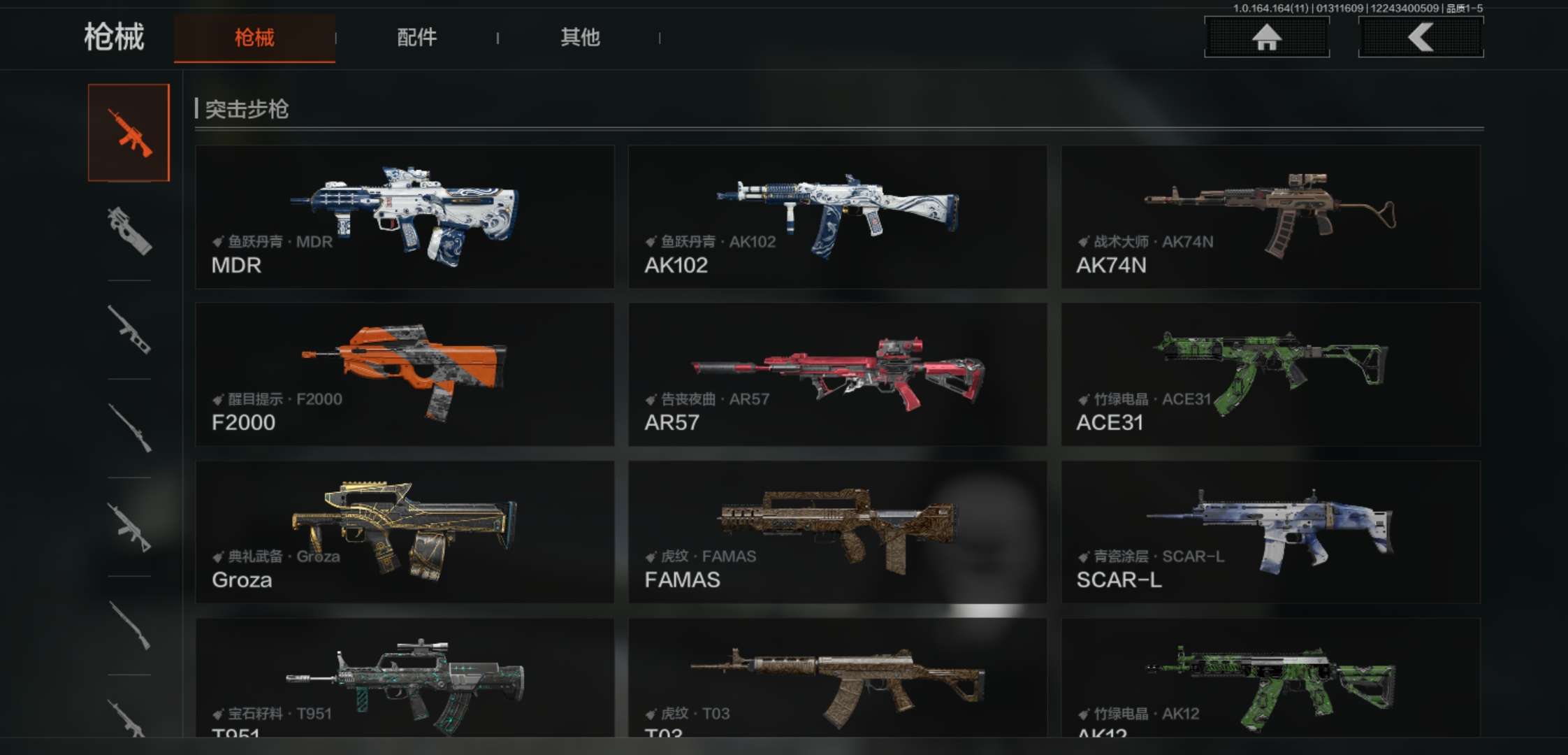Image resolution: width=1568 pixels, height=755 pixels.
Task: Open the Groza weapon card
Action: 405,531
